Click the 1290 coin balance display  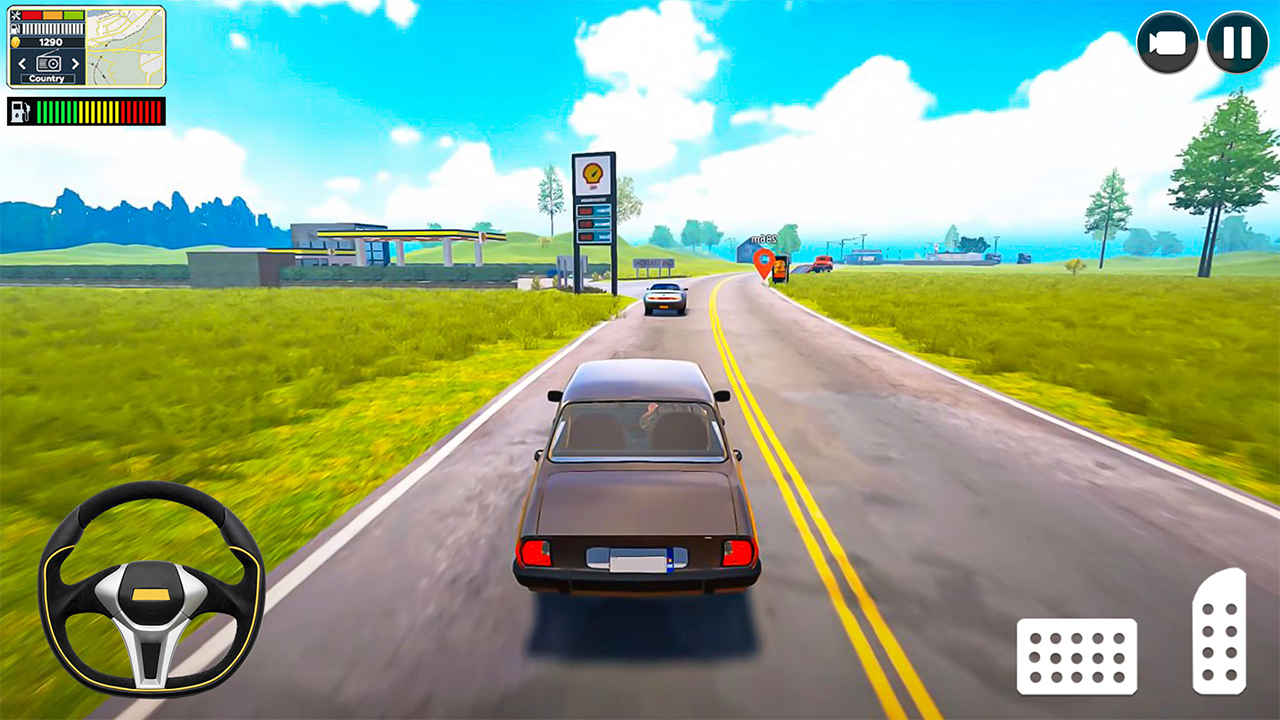[x=50, y=42]
